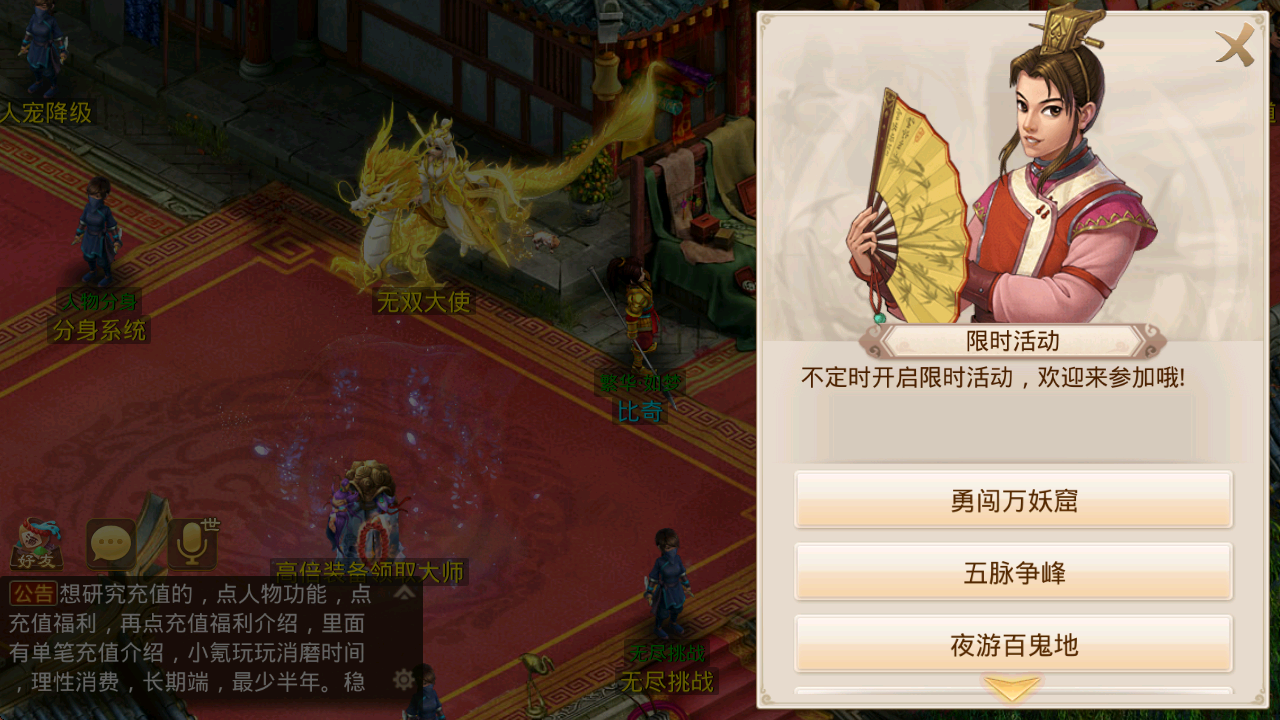
Task: Expand the 限时活动 title banner
Action: tap(1012, 341)
